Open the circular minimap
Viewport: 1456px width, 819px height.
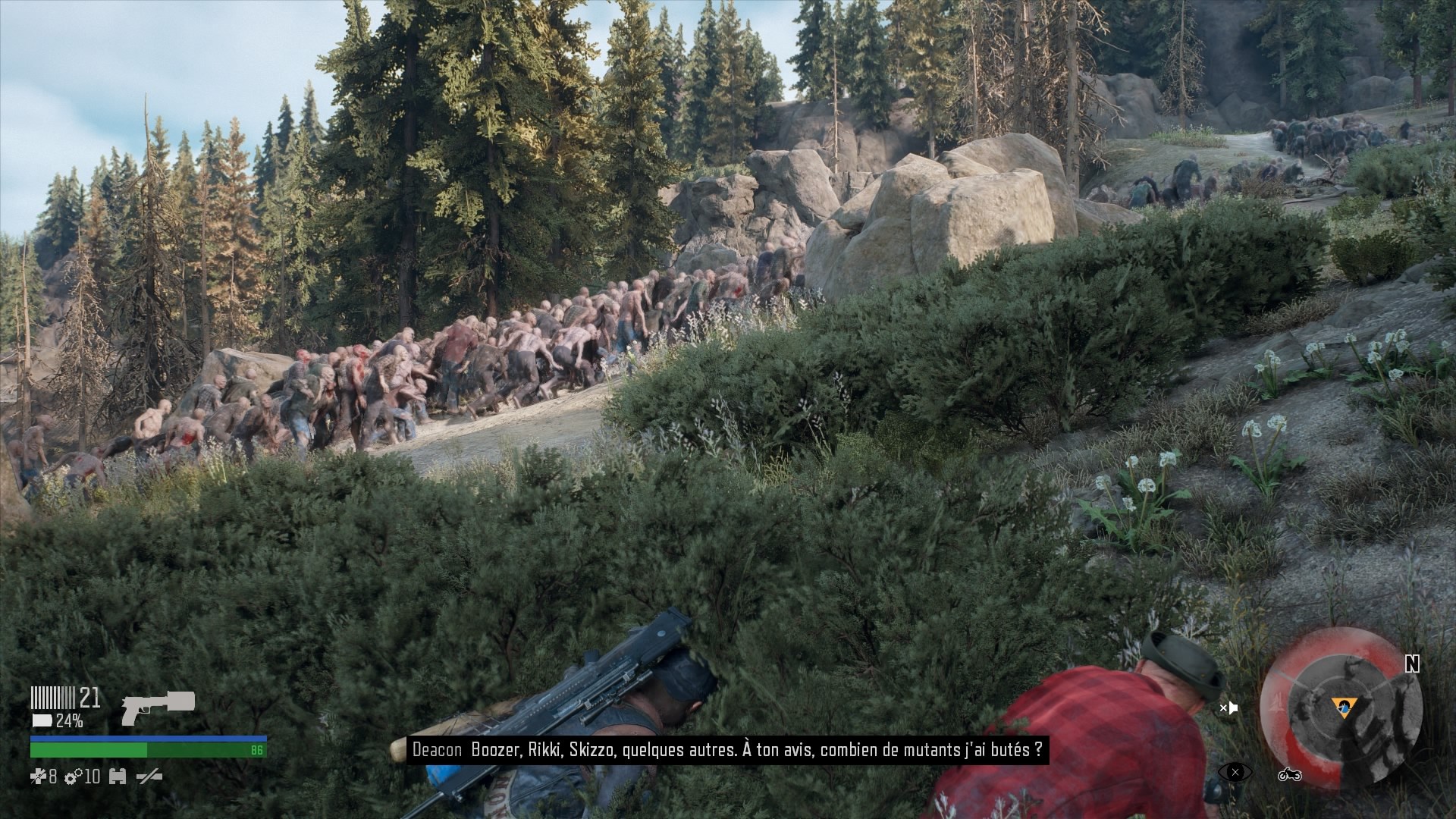pyautogui.click(x=1340, y=708)
